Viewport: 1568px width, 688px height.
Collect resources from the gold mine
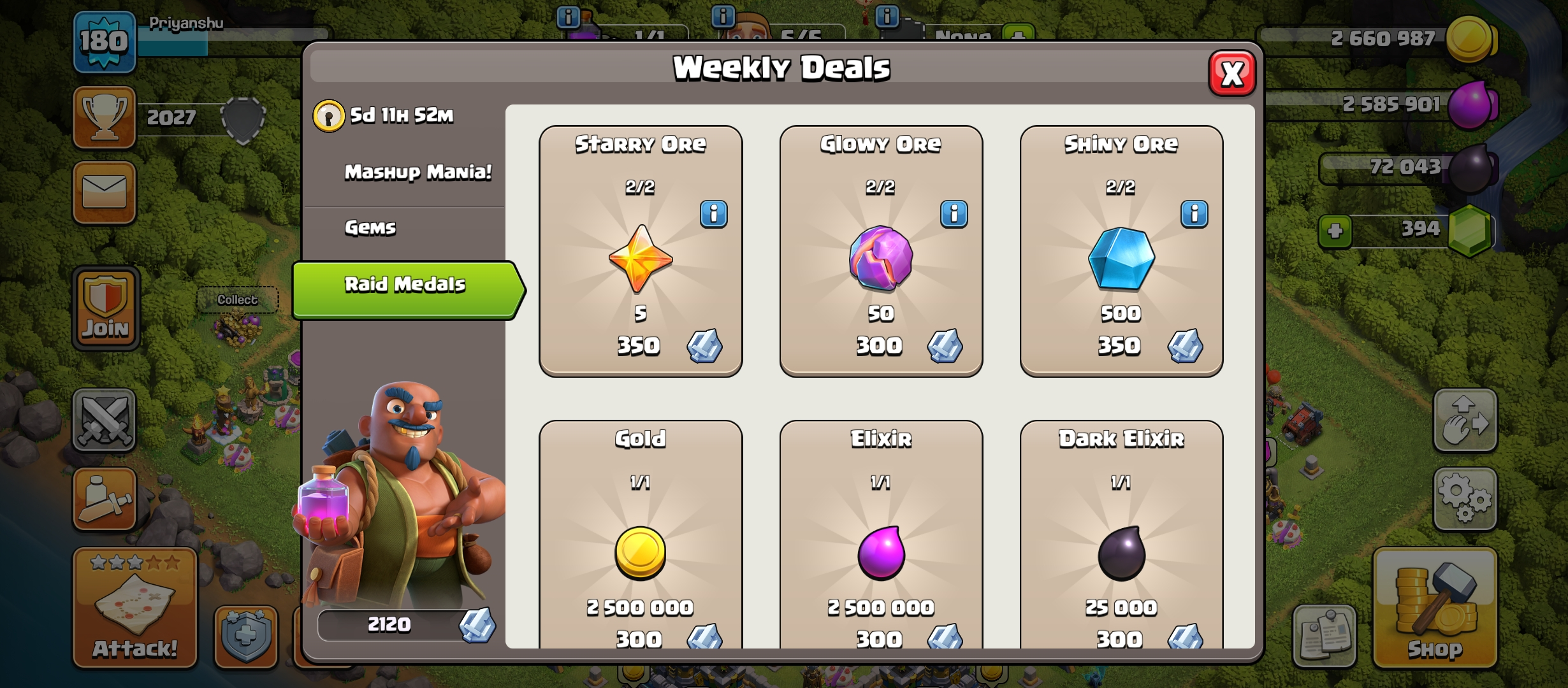[x=239, y=299]
